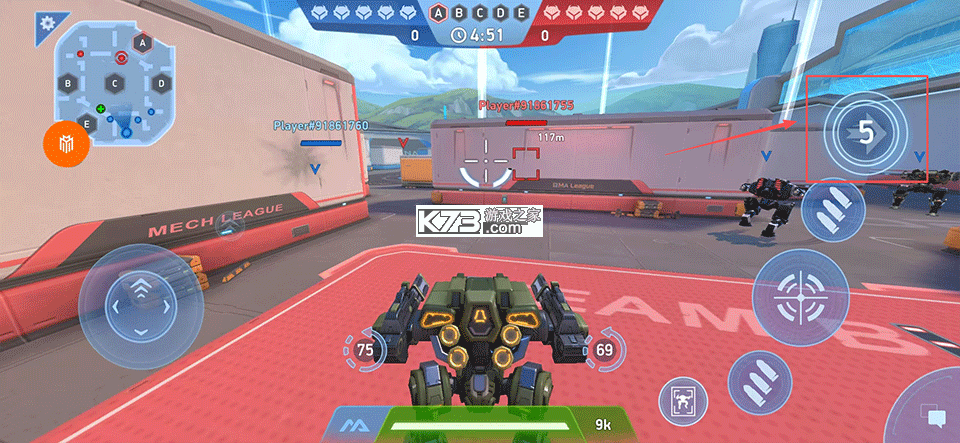Tap the bullet button beside the mech swap icon
Screen dimensions: 960x443
pyautogui.click(x=759, y=385)
